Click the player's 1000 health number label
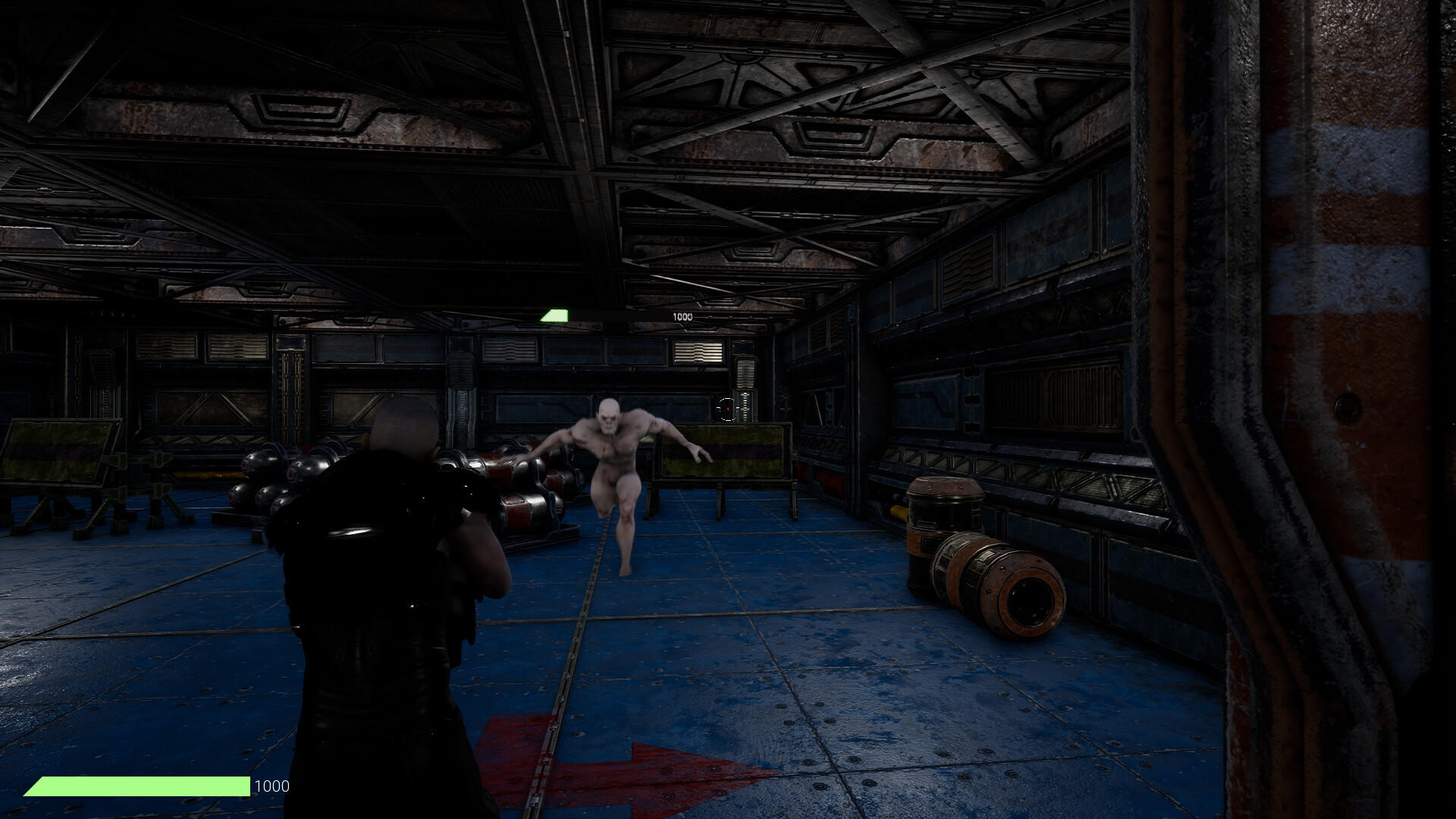The width and height of the screenshot is (1456, 819). [271, 786]
